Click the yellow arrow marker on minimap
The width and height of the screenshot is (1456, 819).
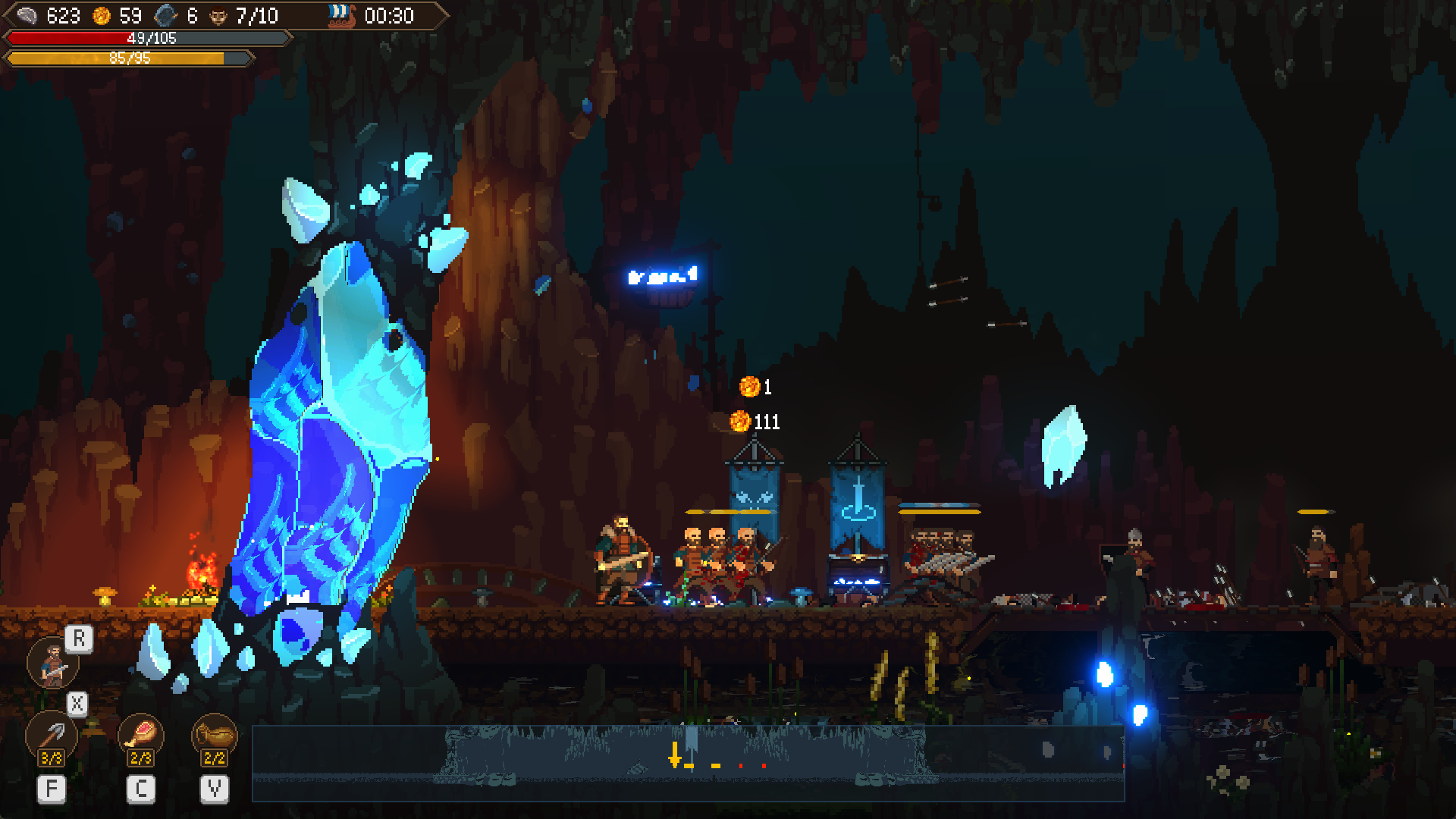pos(674,755)
